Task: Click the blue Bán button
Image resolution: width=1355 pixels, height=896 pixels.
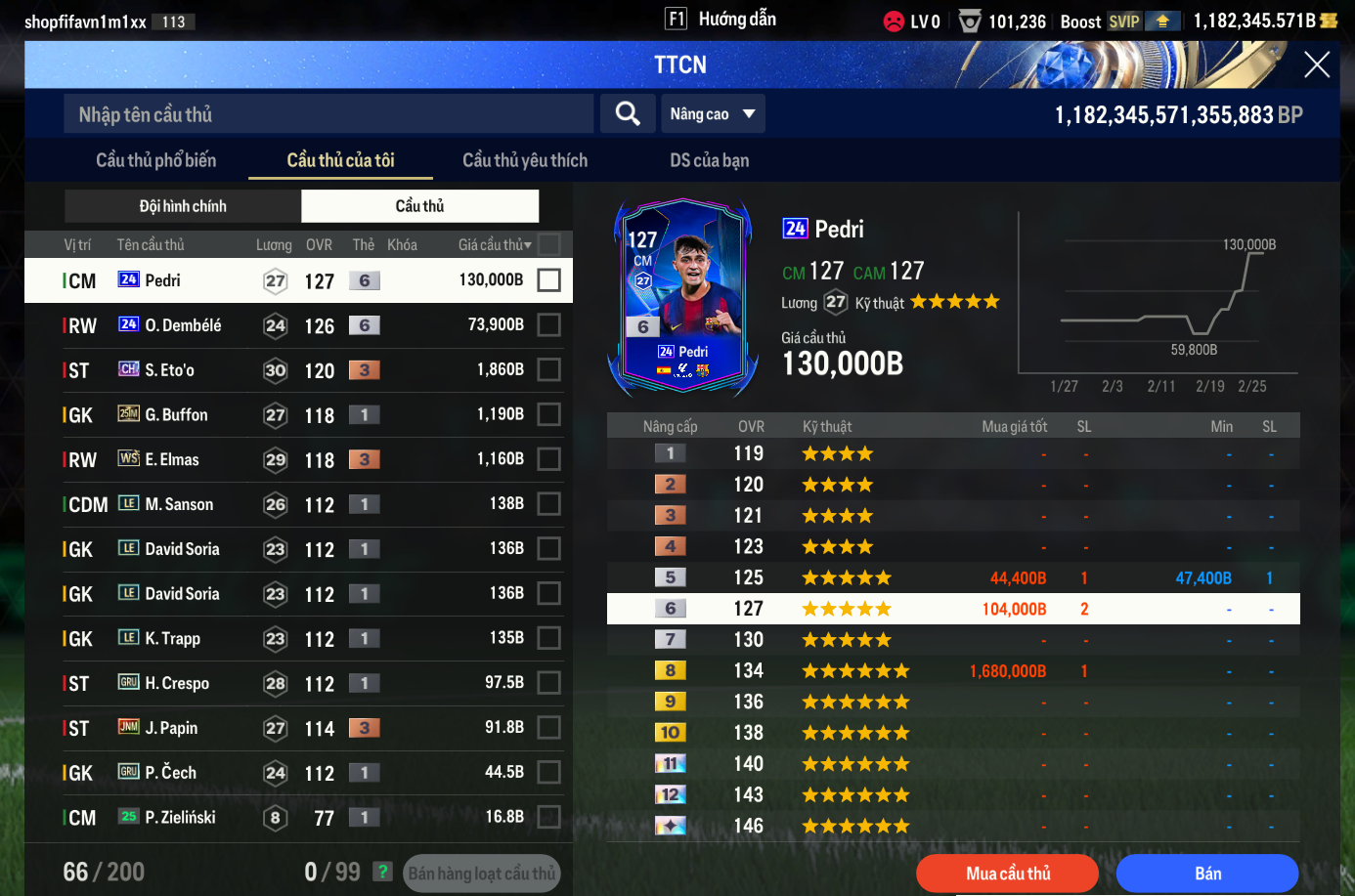Action: pos(1207,874)
